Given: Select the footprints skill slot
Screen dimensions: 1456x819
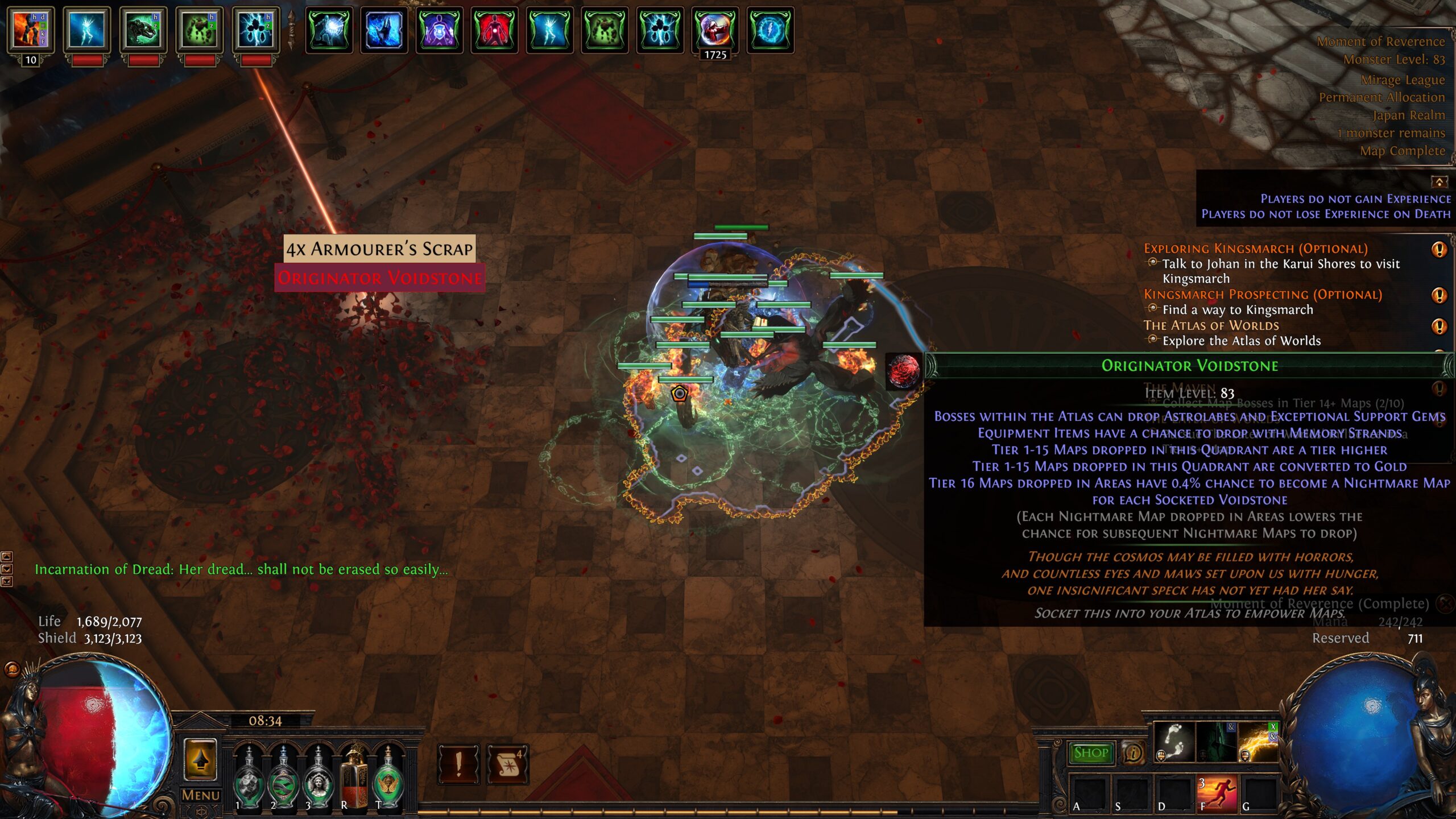Looking at the screenshot, I should (x=1174, y=742).
